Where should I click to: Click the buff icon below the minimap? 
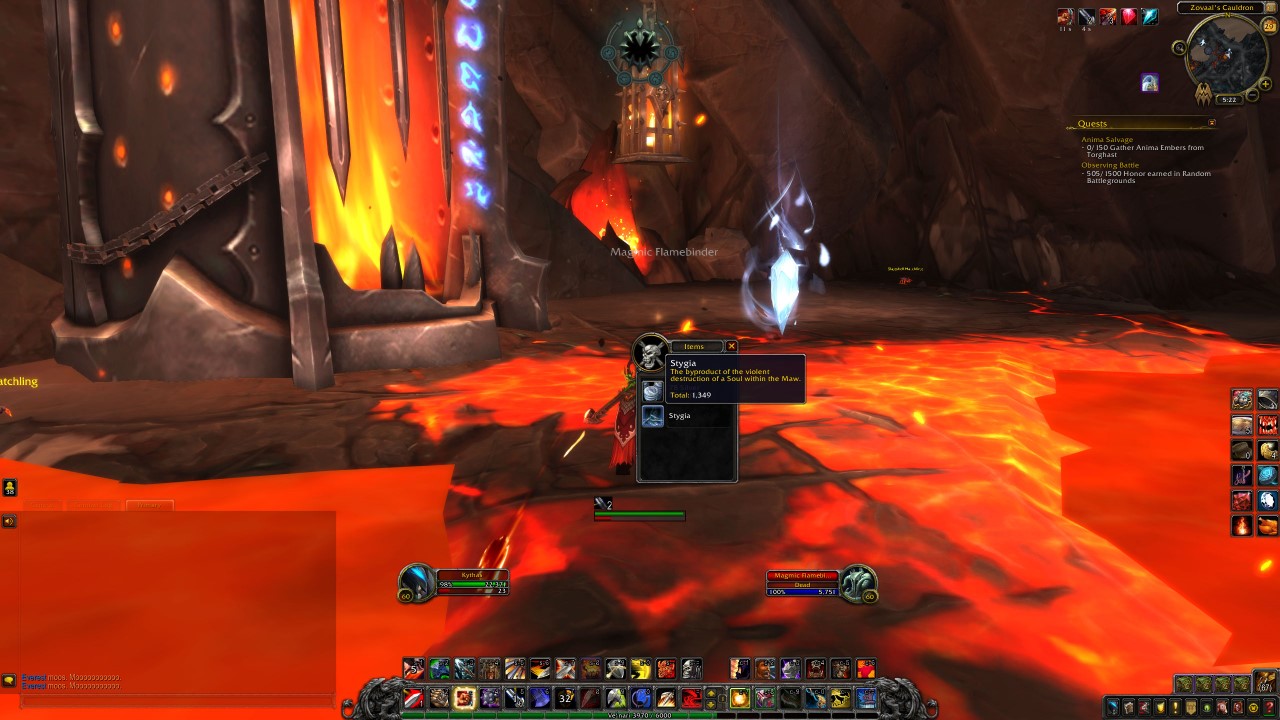click(x=1150, y=82)
